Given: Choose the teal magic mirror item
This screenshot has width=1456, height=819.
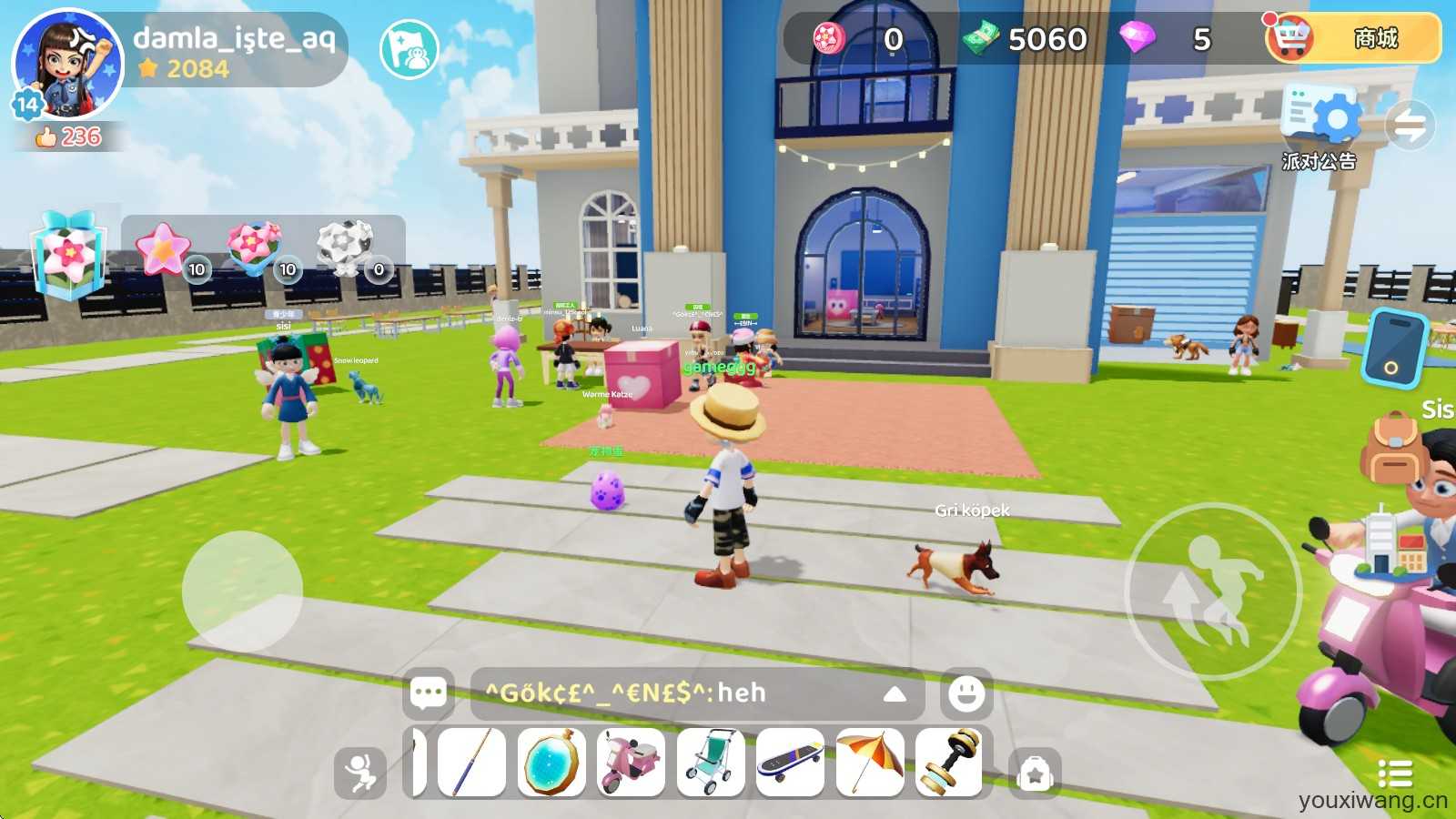Looking at the screenshot, I should [x=551, y=763].
